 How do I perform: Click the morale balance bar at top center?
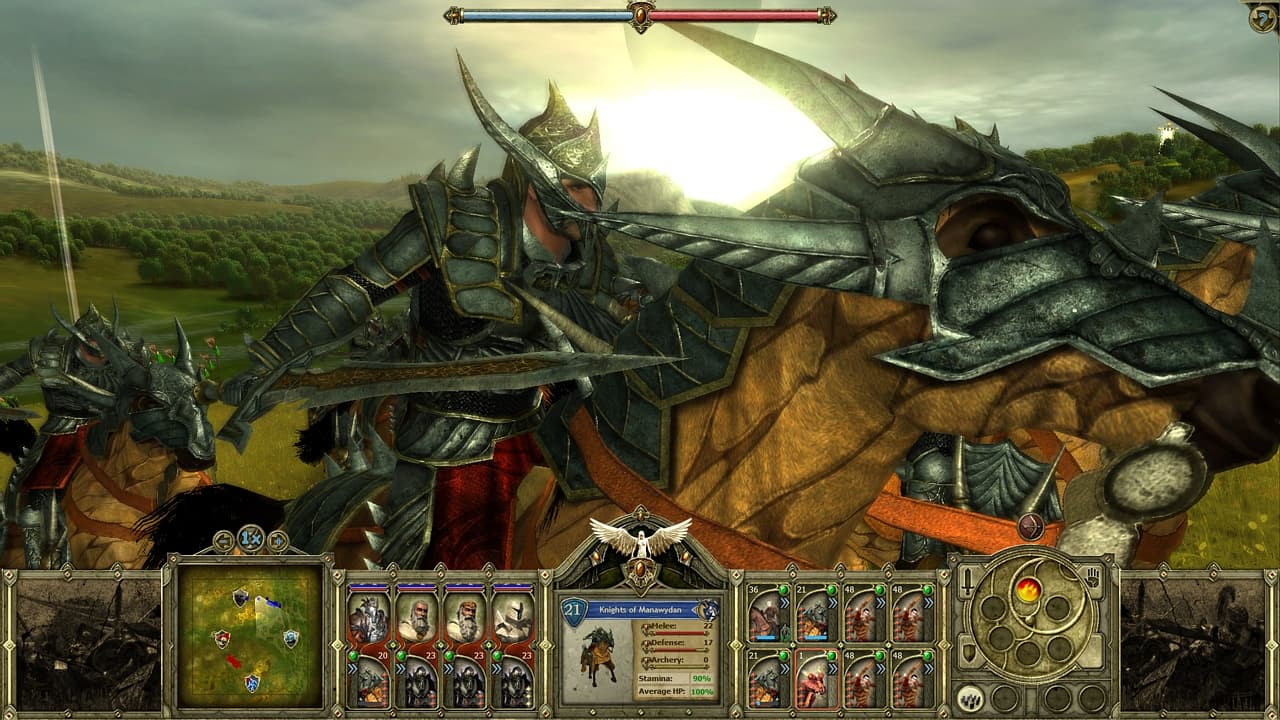(640, 13)
